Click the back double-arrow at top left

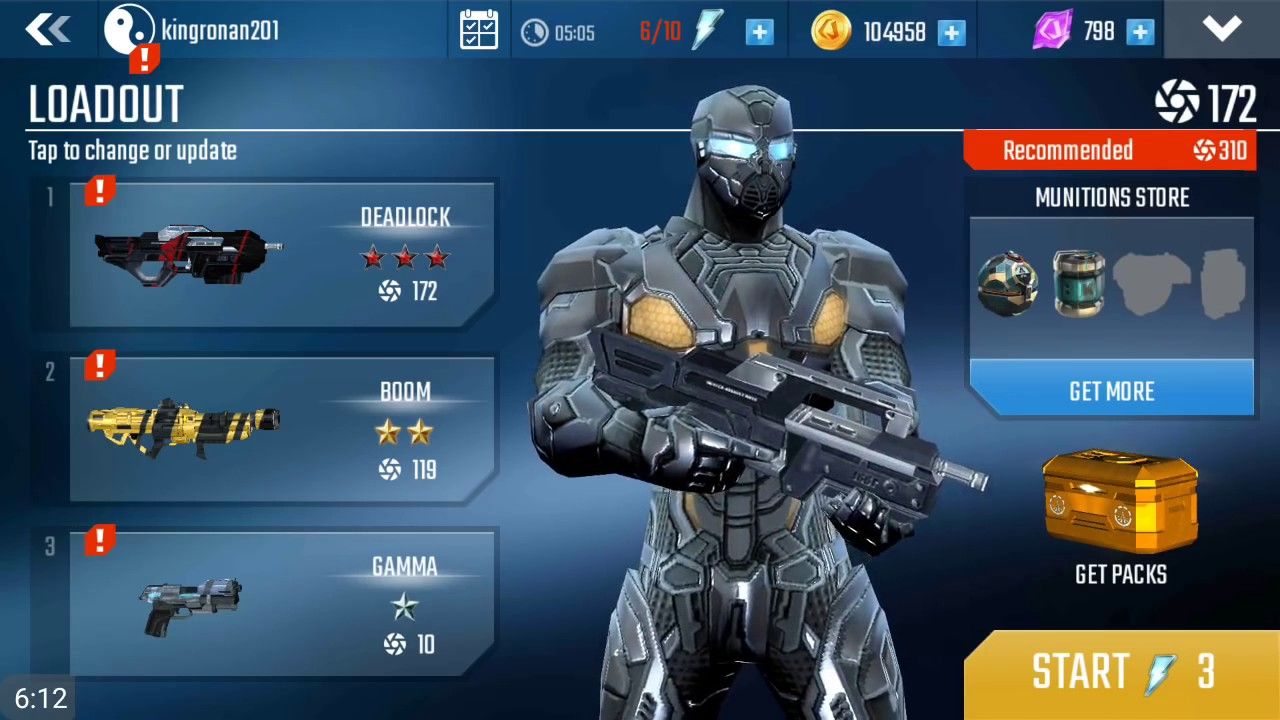coord(48,29)
